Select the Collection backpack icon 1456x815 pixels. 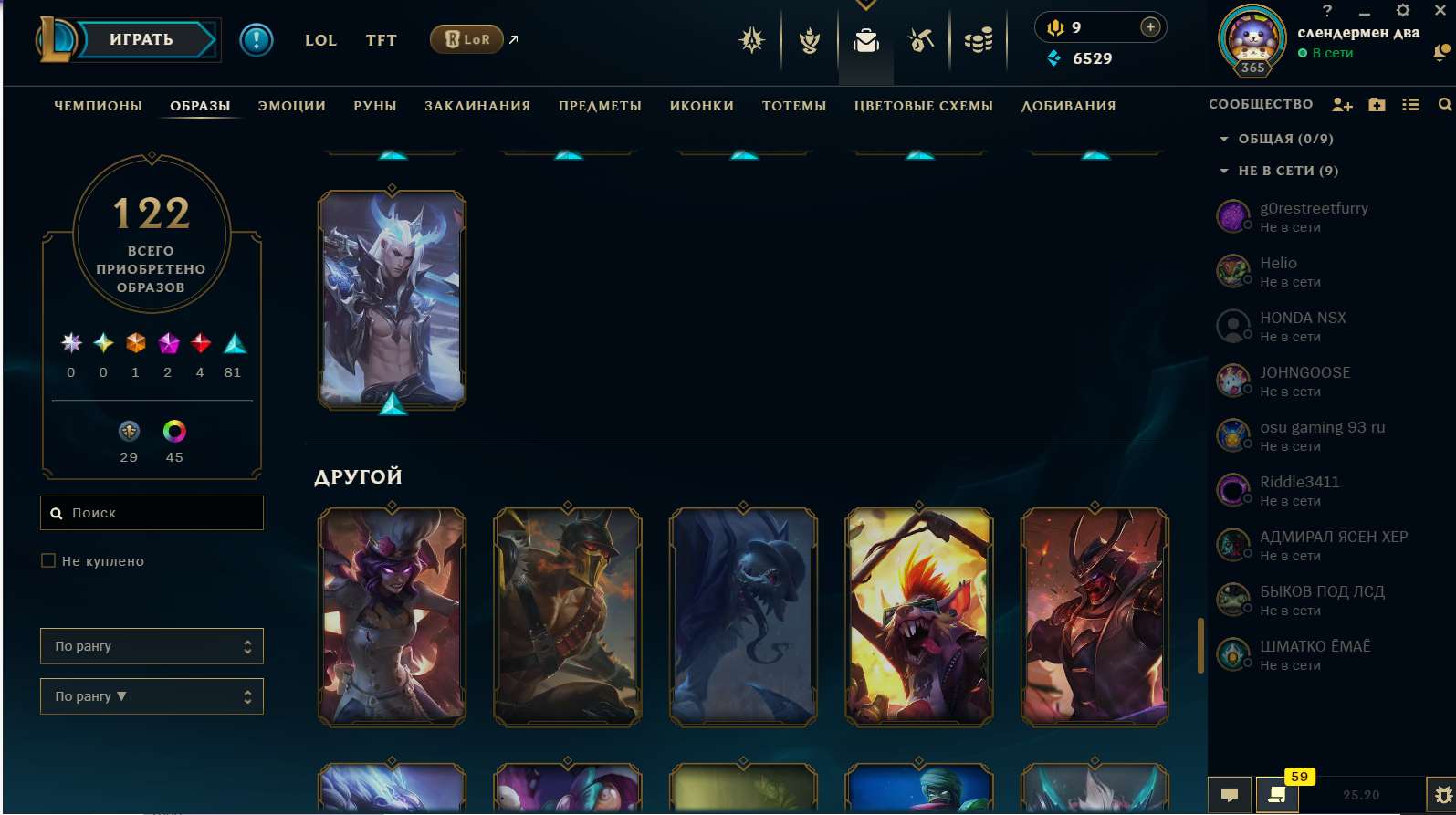click(865, 39)
